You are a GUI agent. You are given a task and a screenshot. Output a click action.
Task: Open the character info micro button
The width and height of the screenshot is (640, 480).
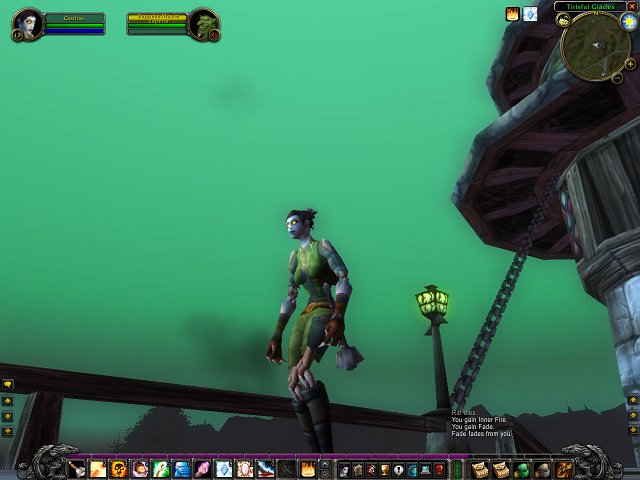343,469
